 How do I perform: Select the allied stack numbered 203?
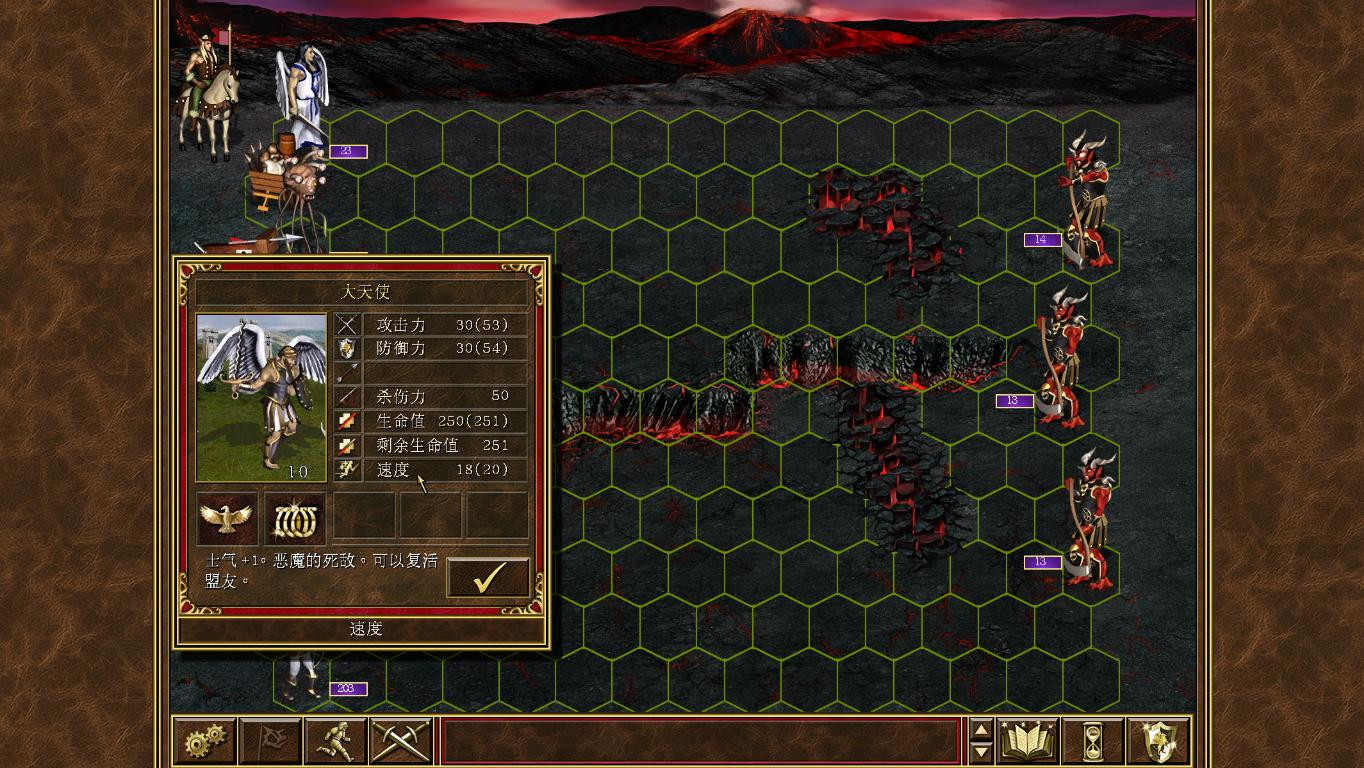[302, 675]
